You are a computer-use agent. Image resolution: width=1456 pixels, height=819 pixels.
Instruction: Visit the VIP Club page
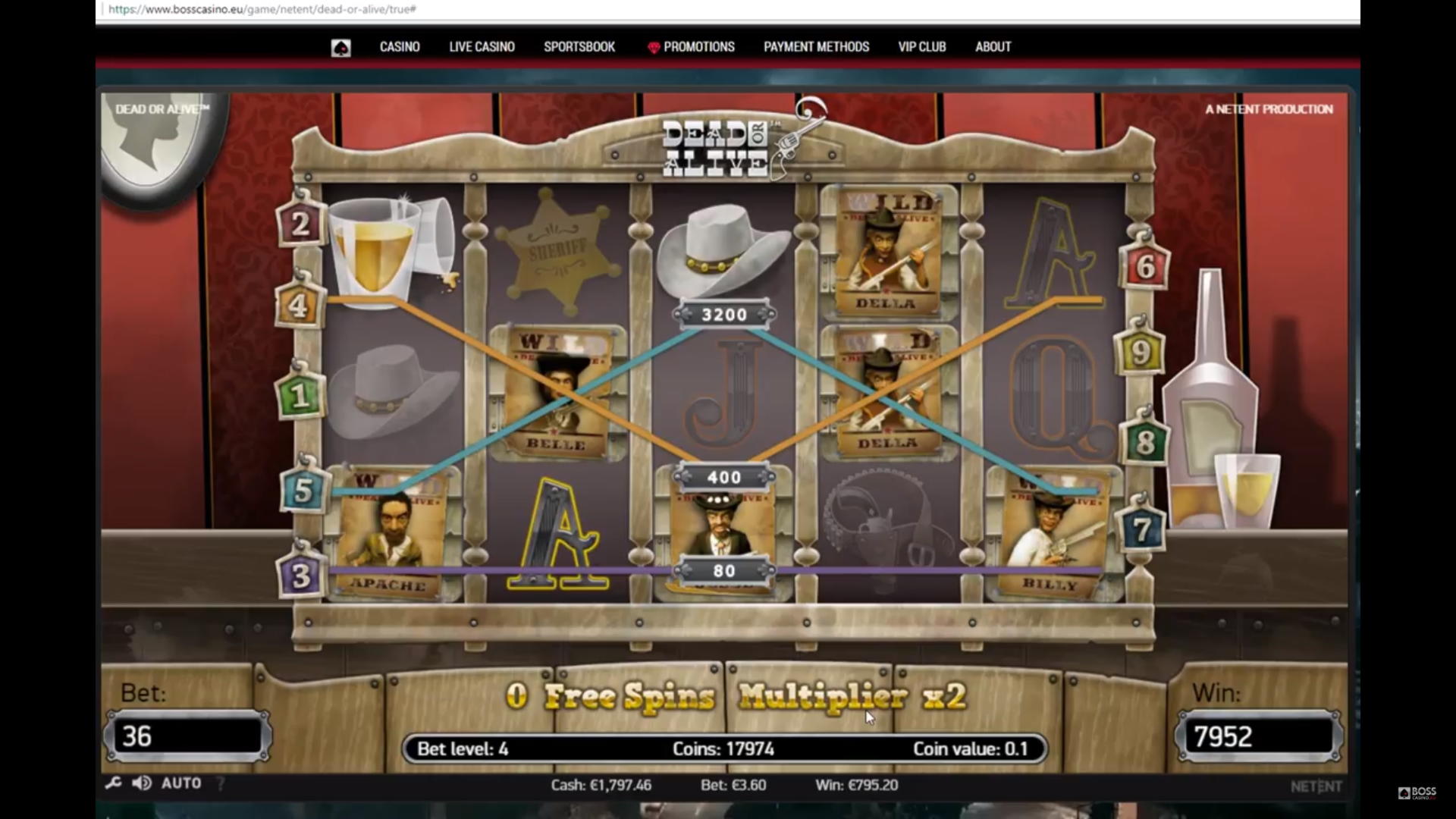[922, 47]
